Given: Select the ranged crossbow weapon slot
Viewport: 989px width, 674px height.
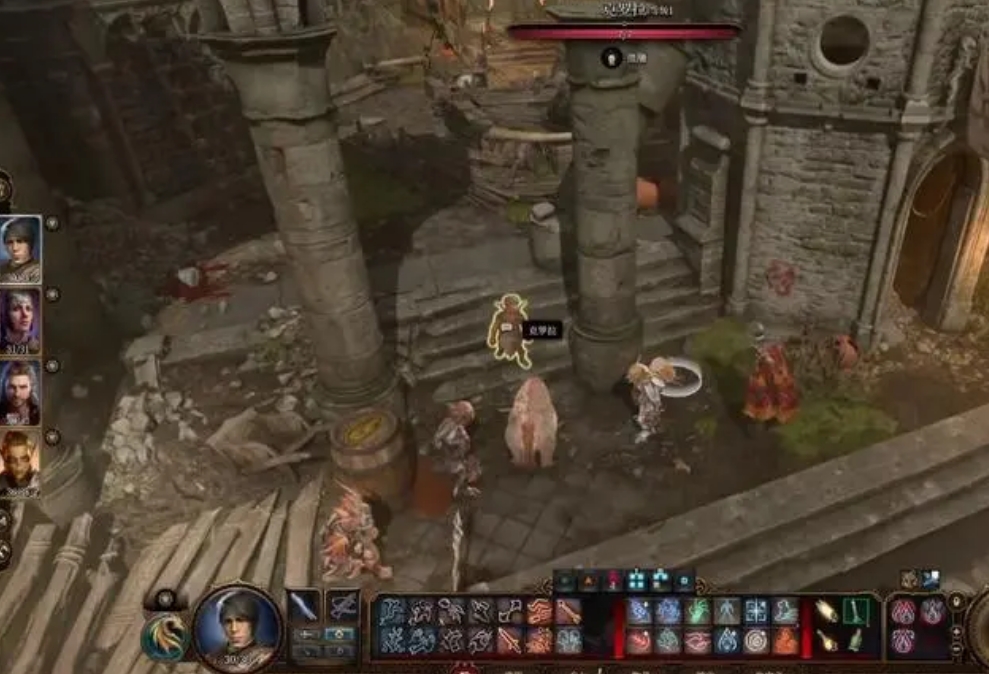Looking at the screenshot, I should (x=342, y=606).
